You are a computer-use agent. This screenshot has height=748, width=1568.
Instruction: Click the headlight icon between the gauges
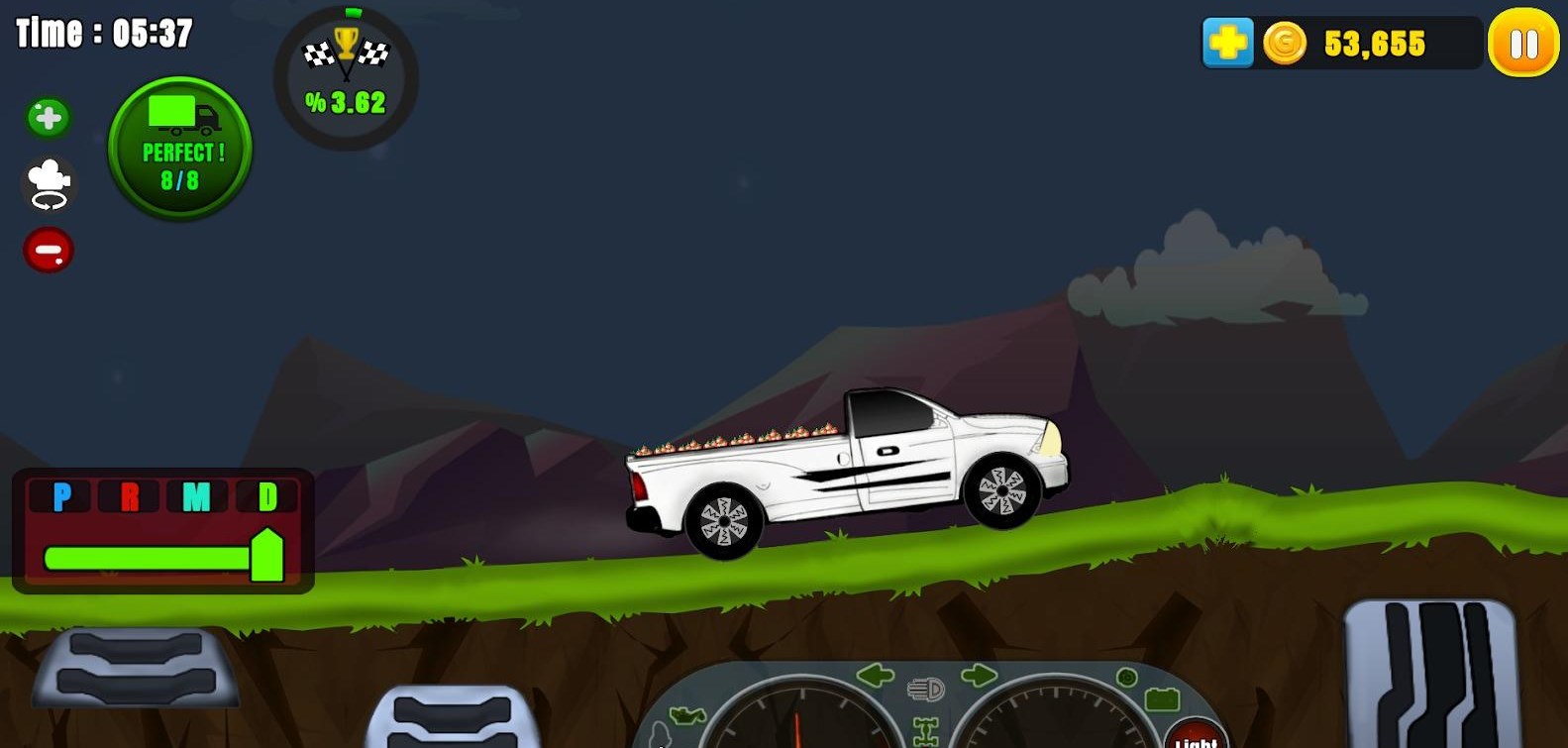coord(925,689)
